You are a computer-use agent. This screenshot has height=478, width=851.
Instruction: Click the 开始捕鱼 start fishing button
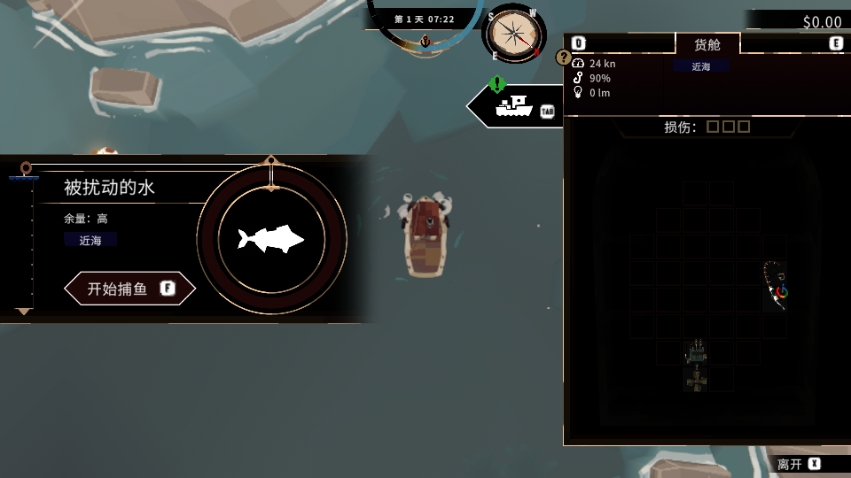(x=129, y=289)
